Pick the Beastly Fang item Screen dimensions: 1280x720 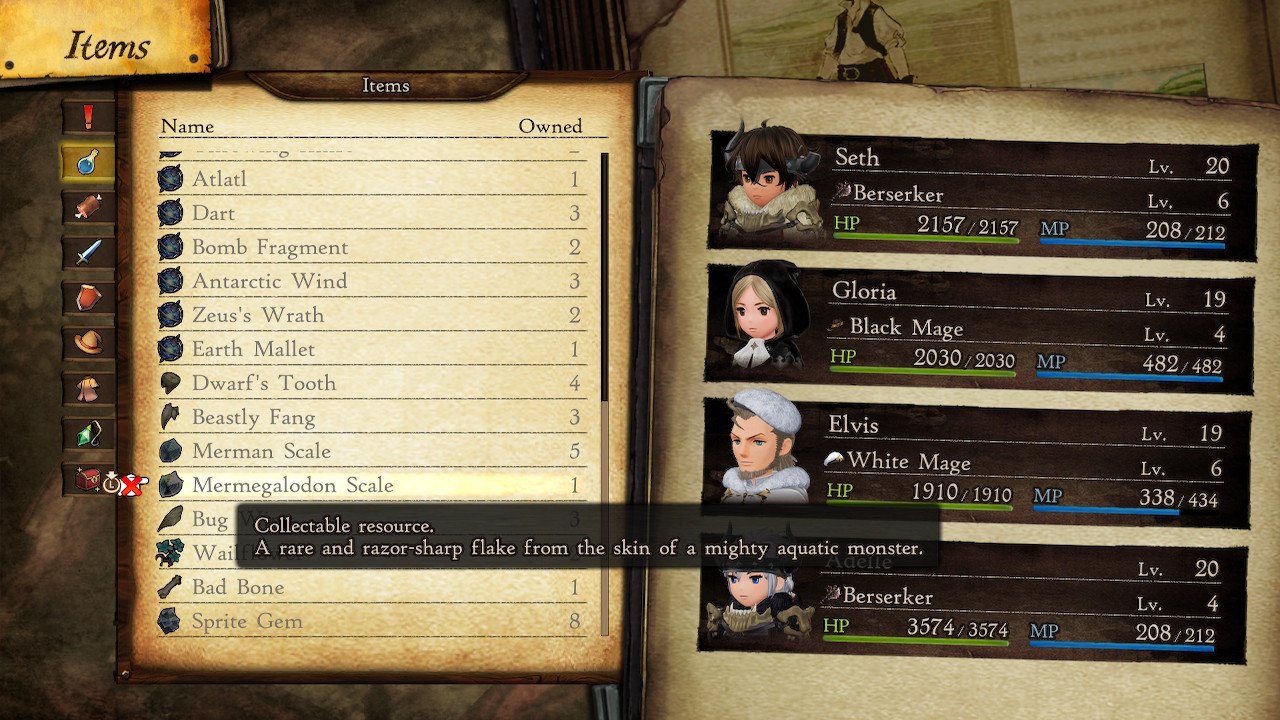pyautogui.click(x=370, y=418)
